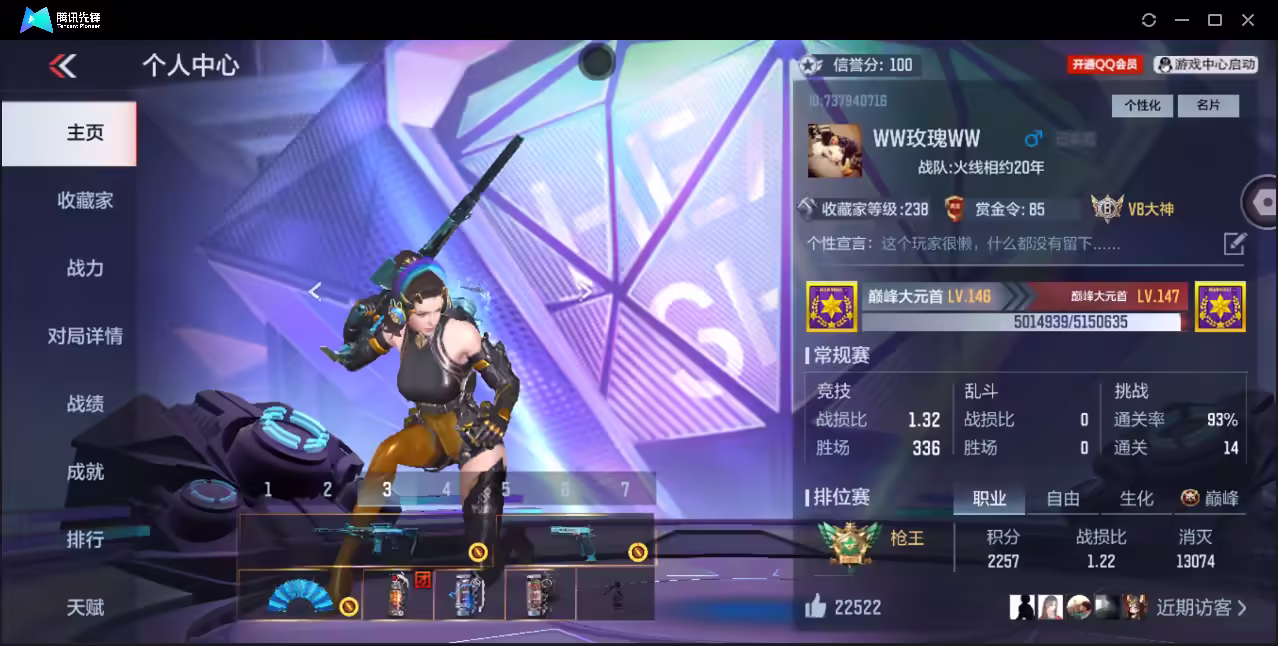Select the 主页 home entry

pyautogui.click(x=85, y=133)
